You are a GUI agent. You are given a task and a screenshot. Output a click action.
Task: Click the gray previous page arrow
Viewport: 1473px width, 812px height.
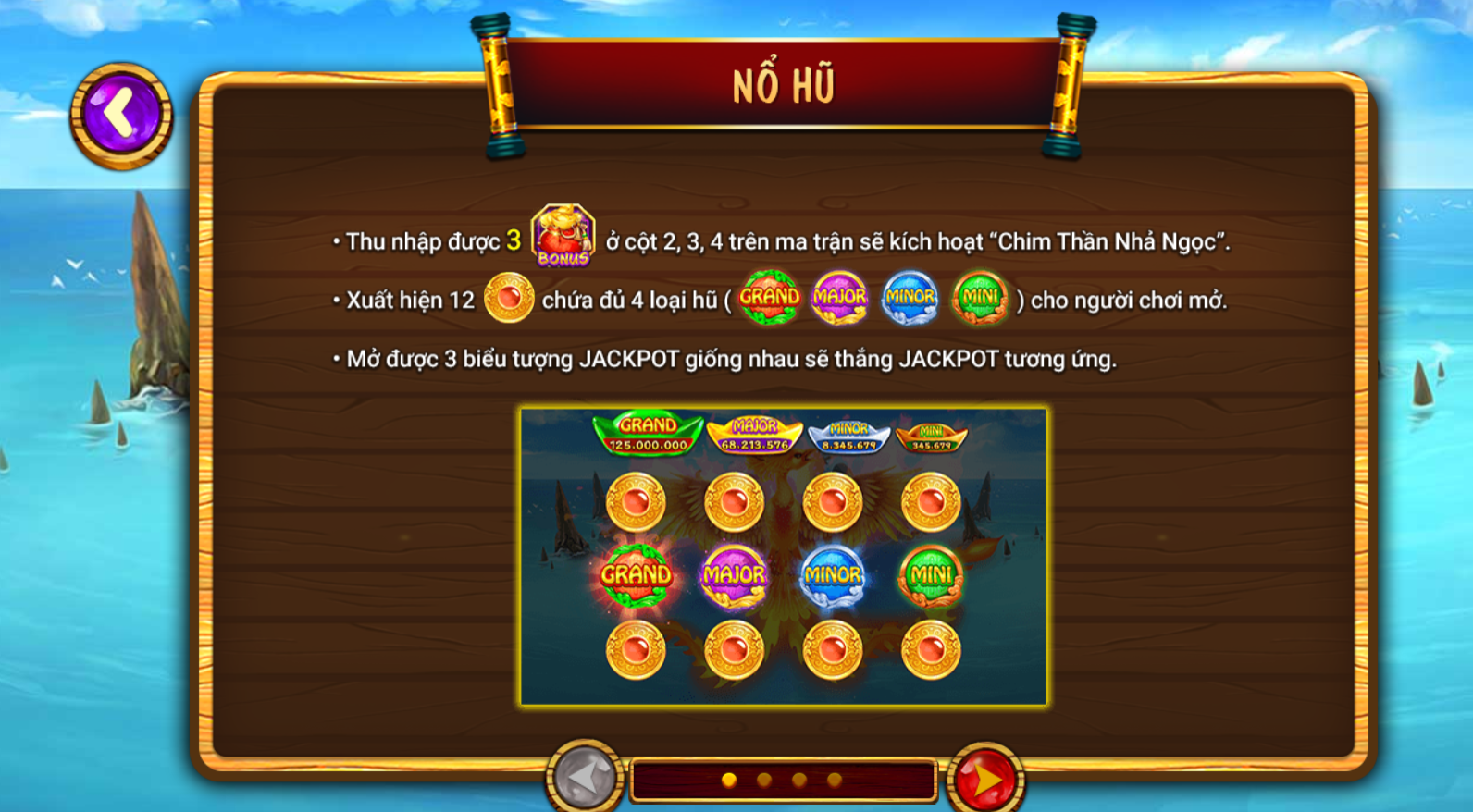coord(583,779)
